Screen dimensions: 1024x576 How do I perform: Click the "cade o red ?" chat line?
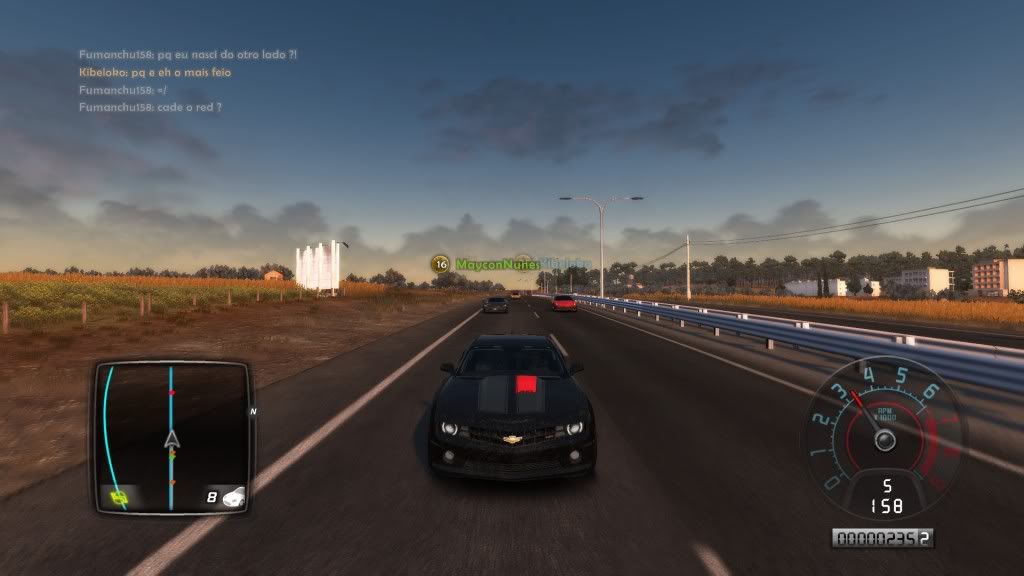150,107
